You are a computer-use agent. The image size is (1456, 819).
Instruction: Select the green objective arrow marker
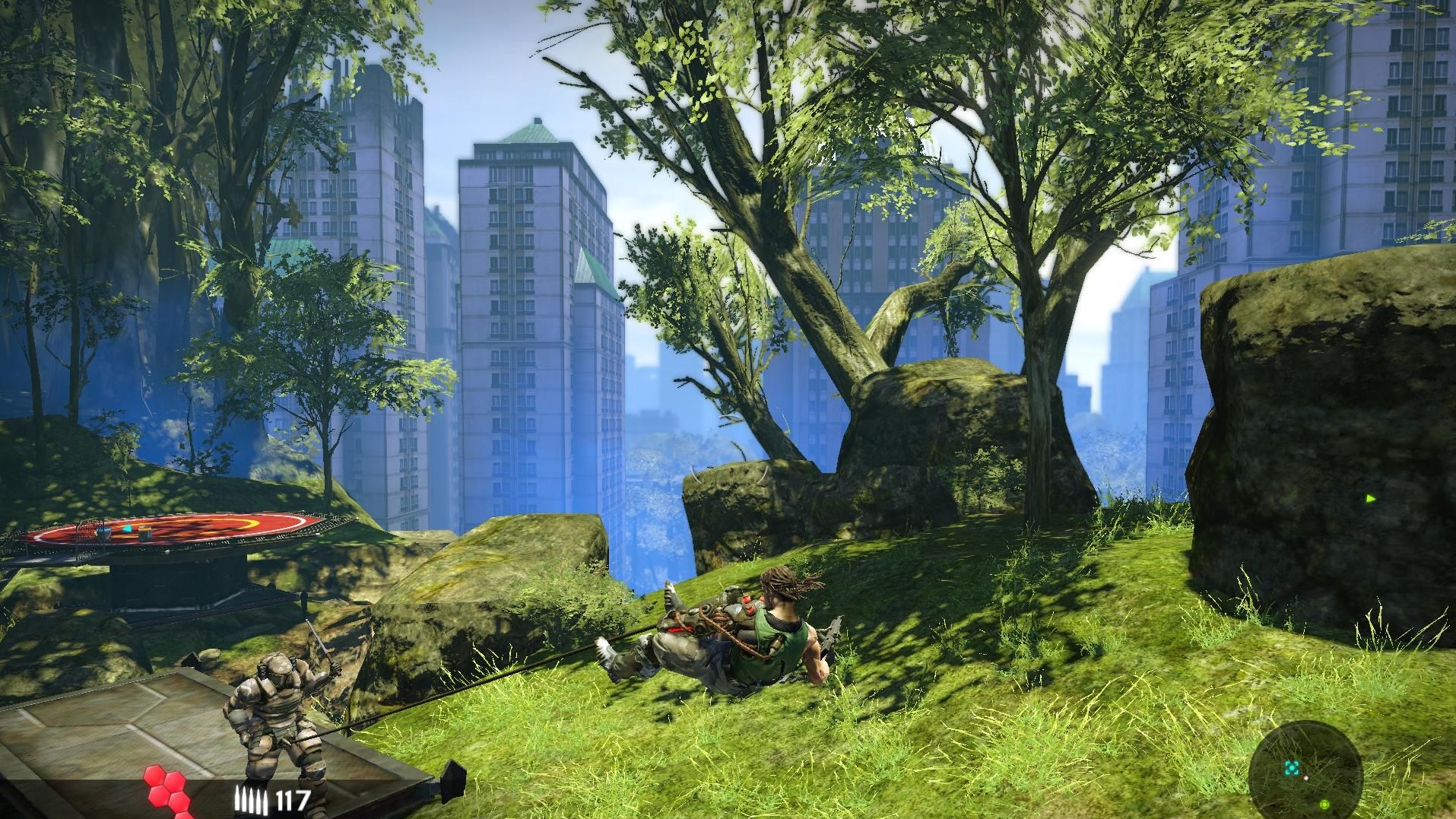click(x=1371, y=499)
